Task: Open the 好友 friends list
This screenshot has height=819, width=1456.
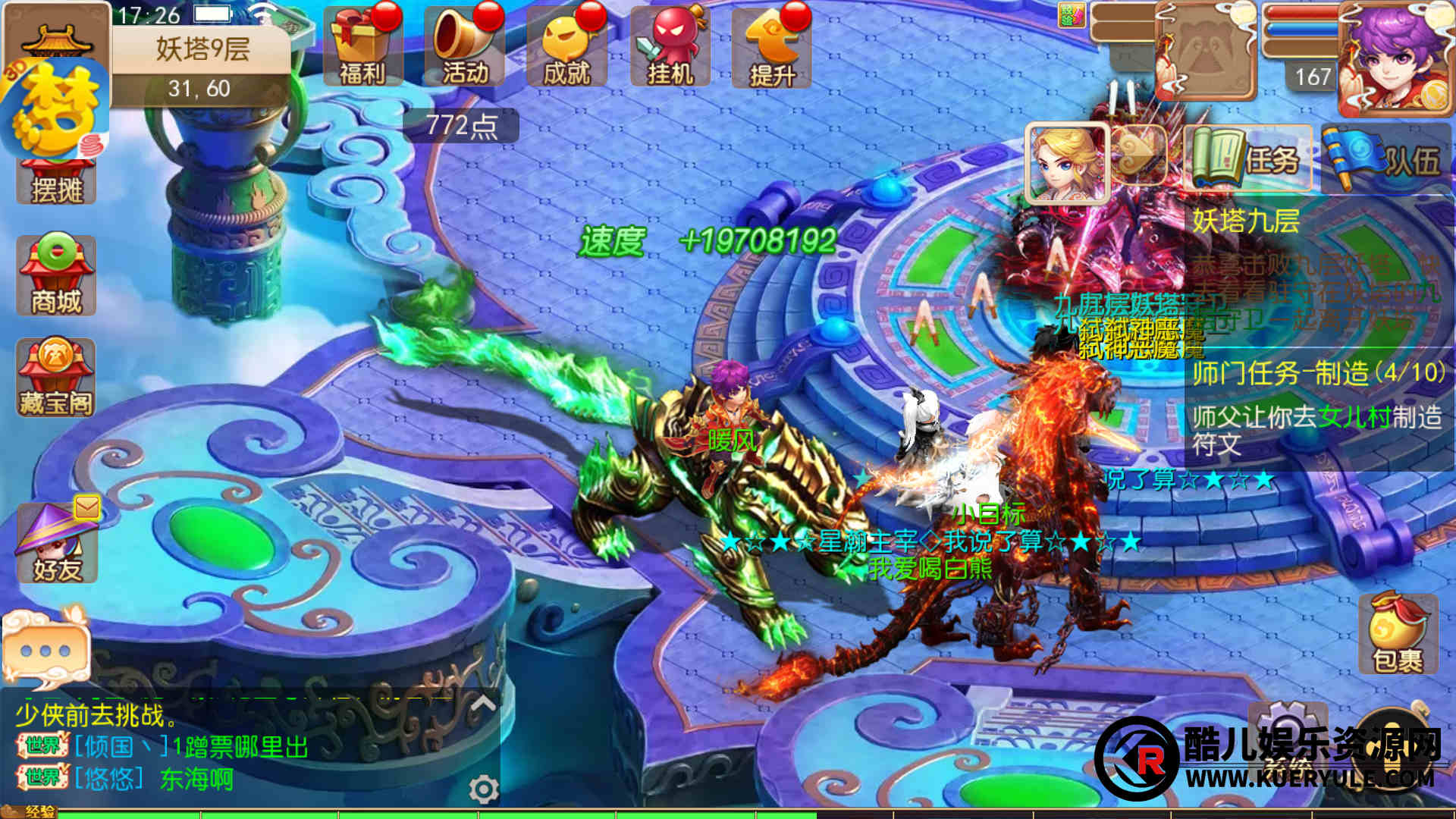Action: point(58,541)
